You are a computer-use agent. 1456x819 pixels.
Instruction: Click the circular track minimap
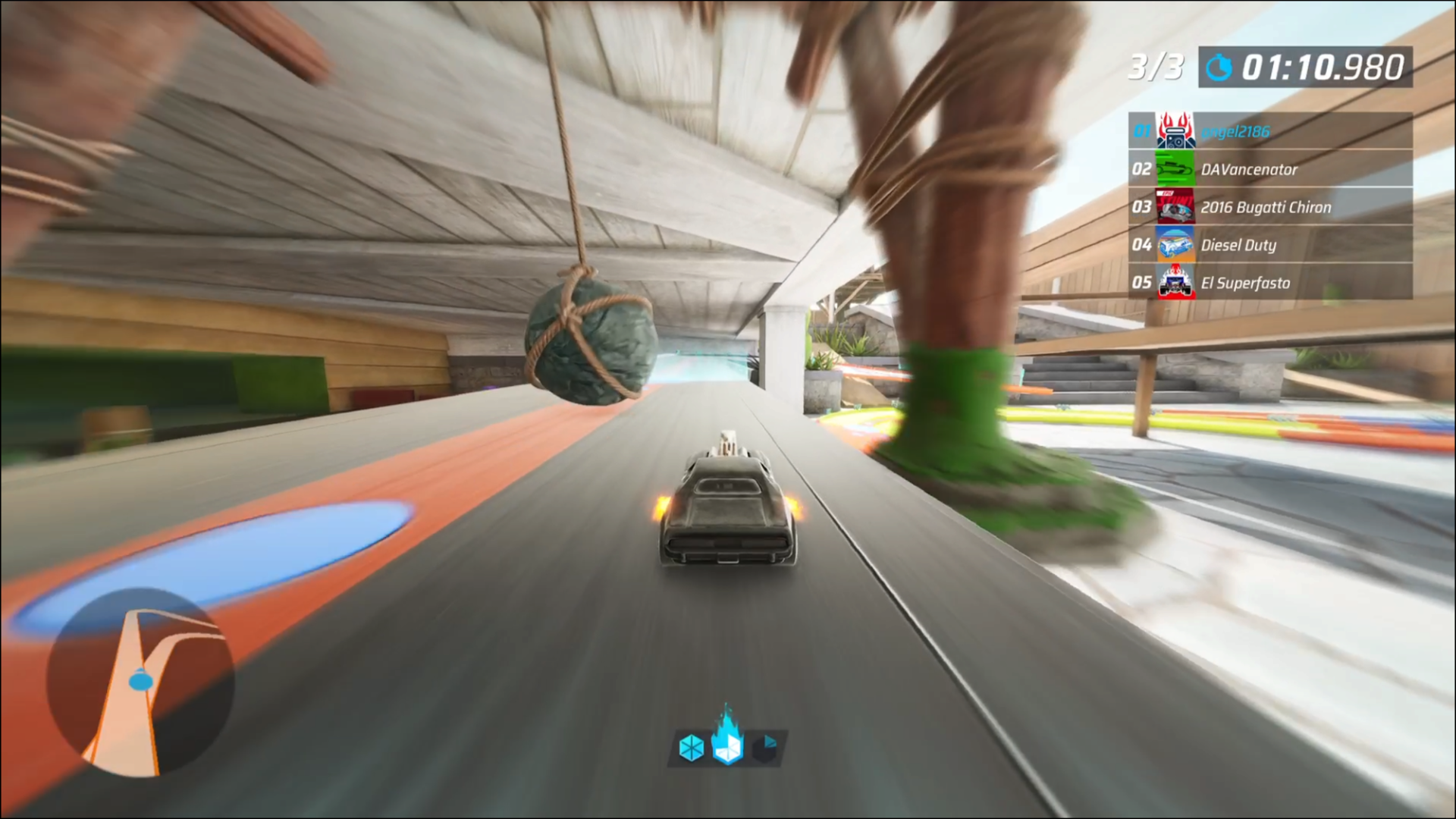(x=140, y=682)
